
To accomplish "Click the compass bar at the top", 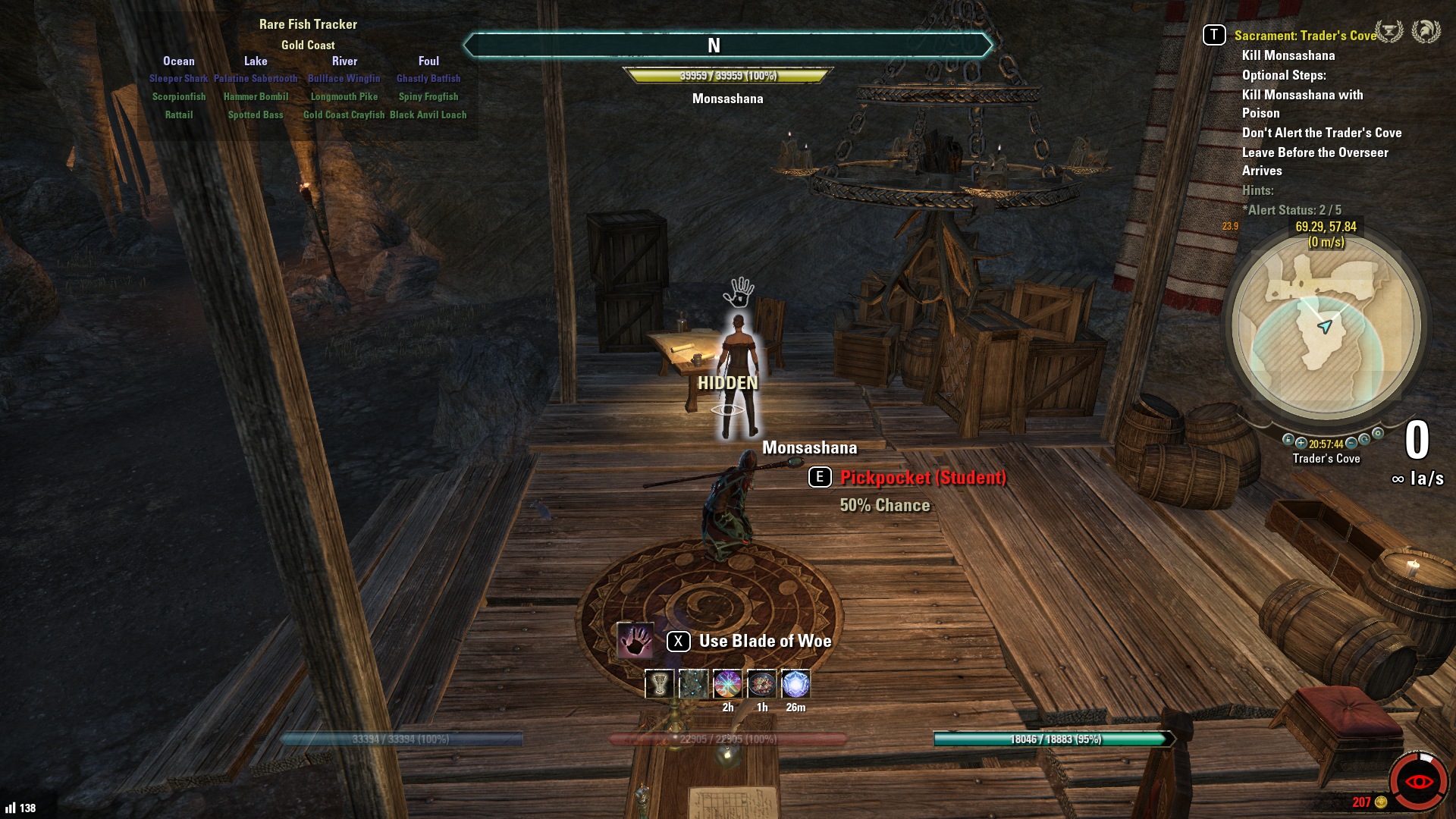I will (727, 45).
